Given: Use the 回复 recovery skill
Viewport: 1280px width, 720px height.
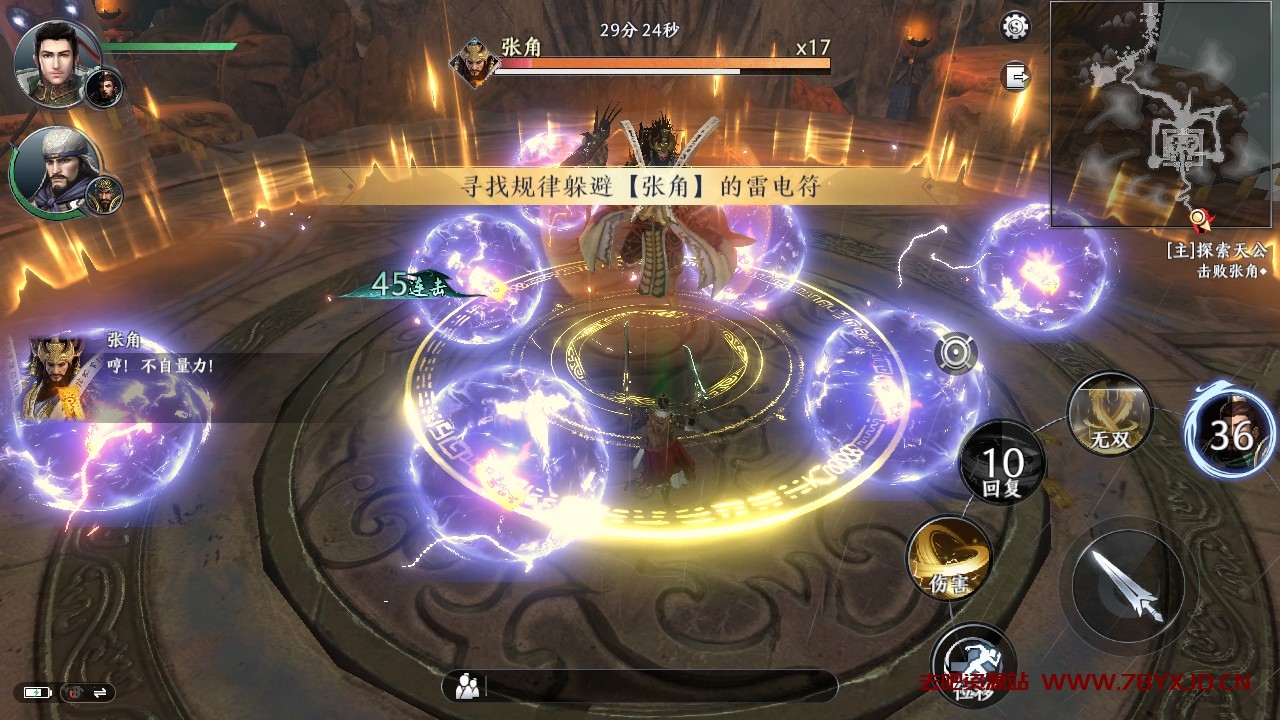Looking at the screenshot, I should tap(1002, 472).
